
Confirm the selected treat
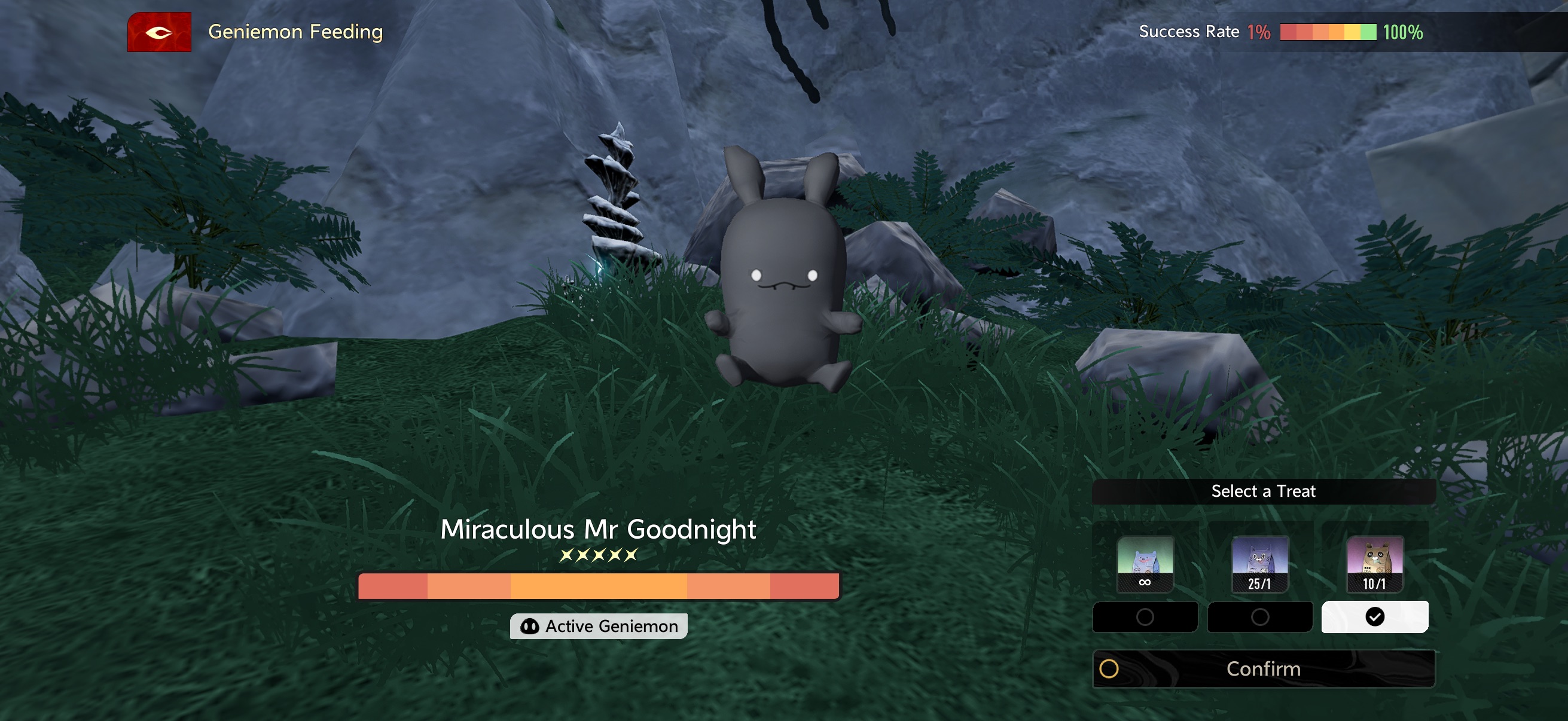[x=1263, y=668]
